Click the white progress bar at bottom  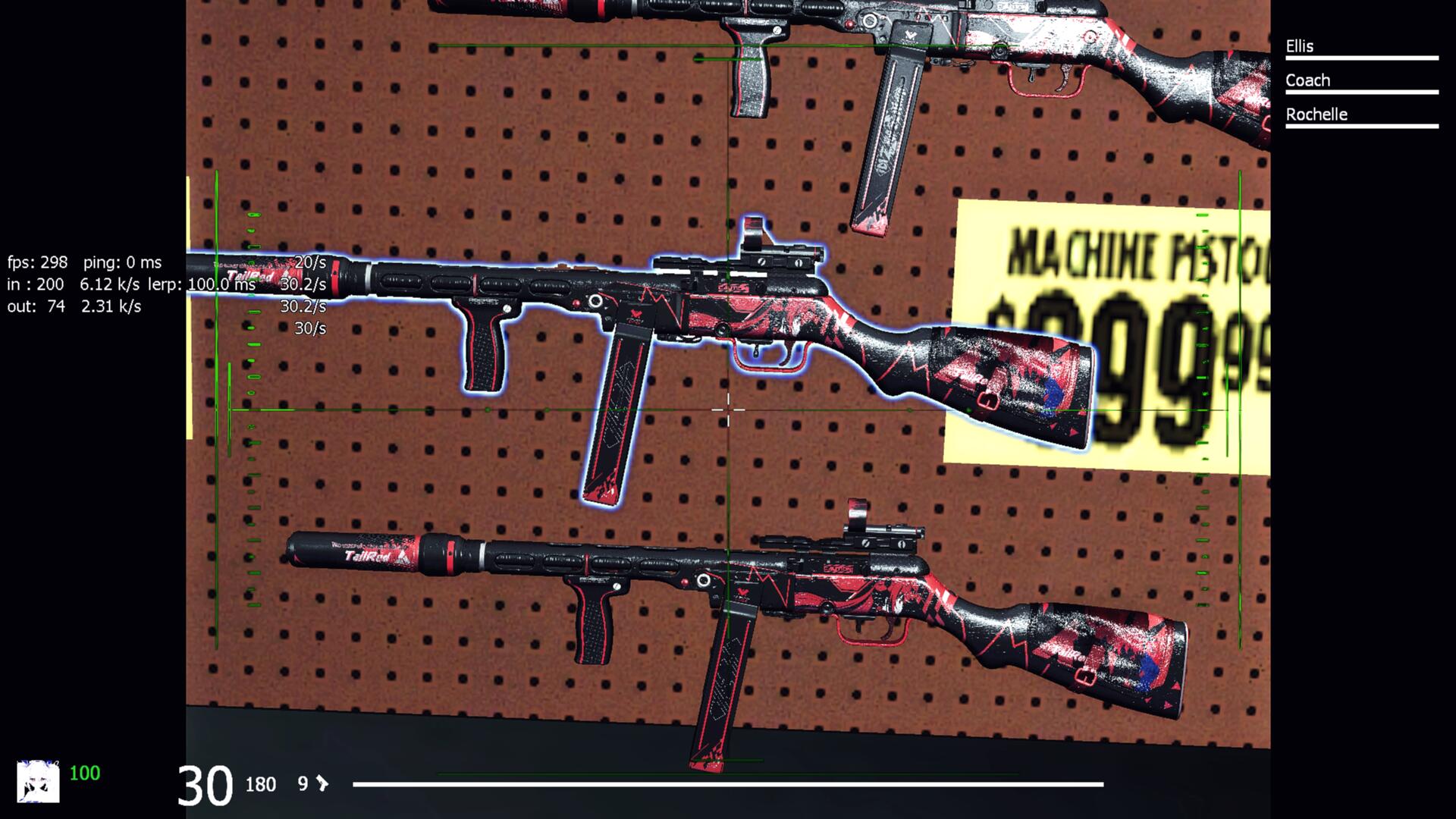click(x=728, y=785)
